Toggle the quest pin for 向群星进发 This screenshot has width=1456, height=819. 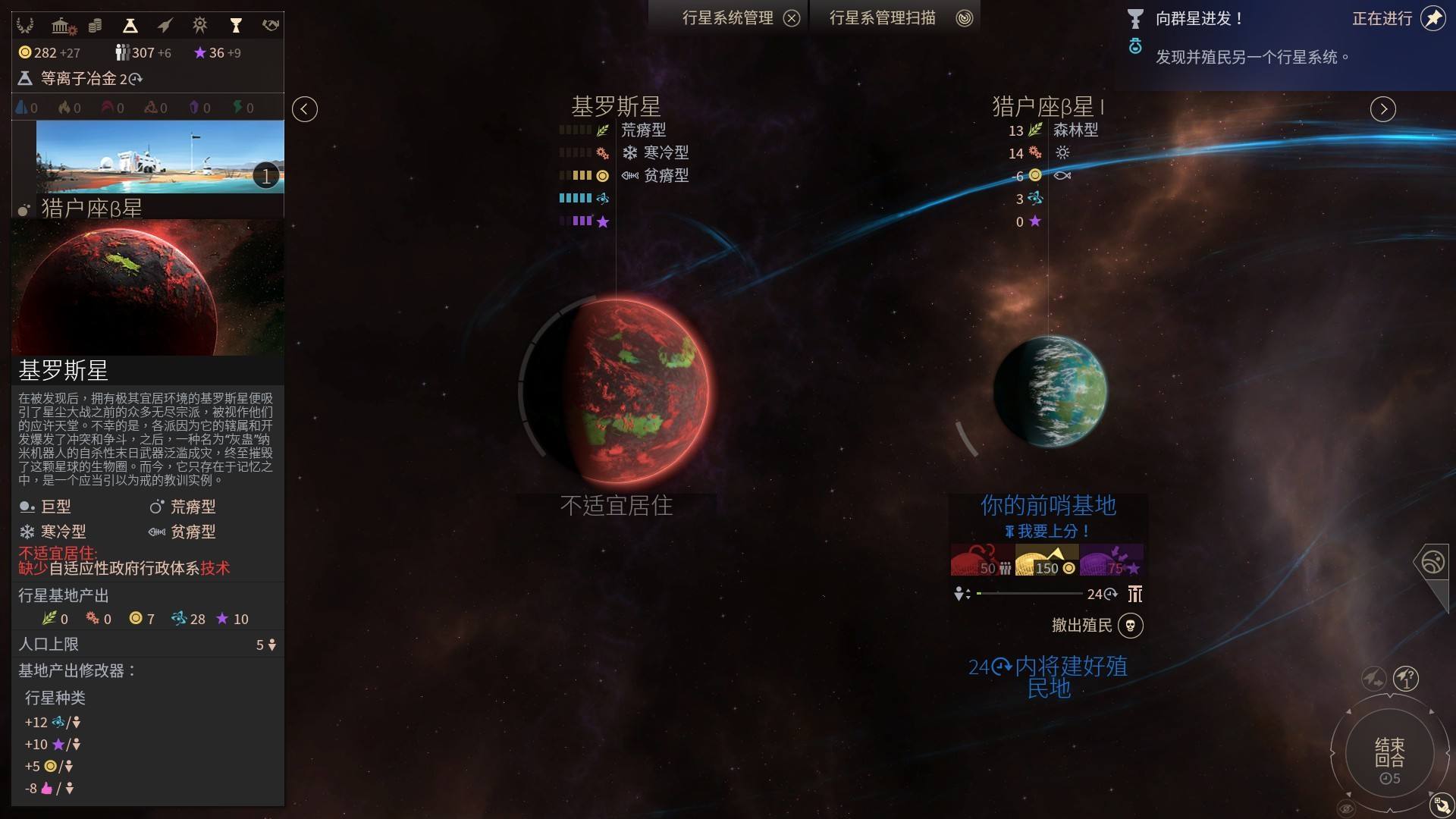tap(1432, 18)
